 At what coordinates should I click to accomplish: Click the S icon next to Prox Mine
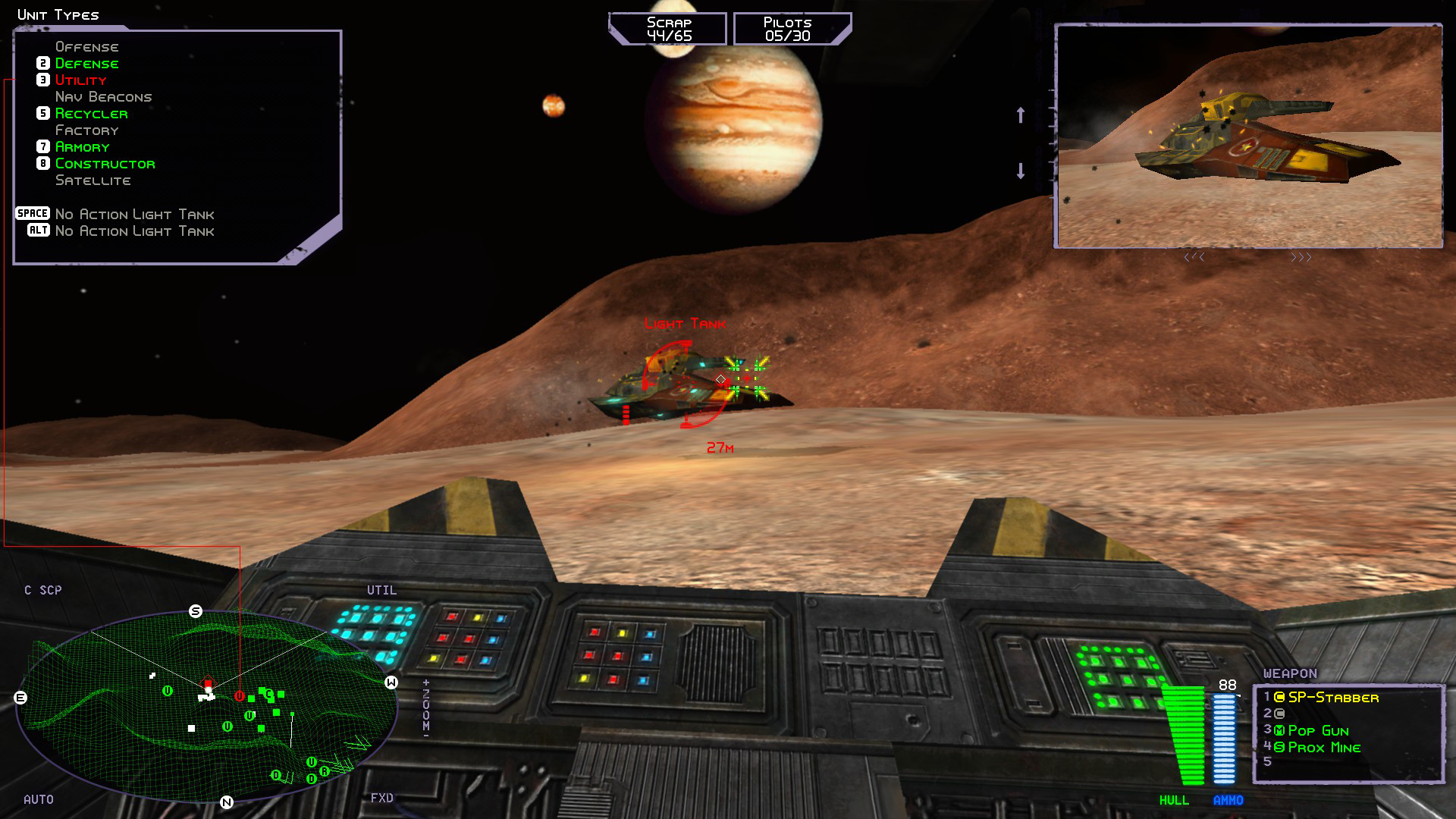(x=1279, y=747)
